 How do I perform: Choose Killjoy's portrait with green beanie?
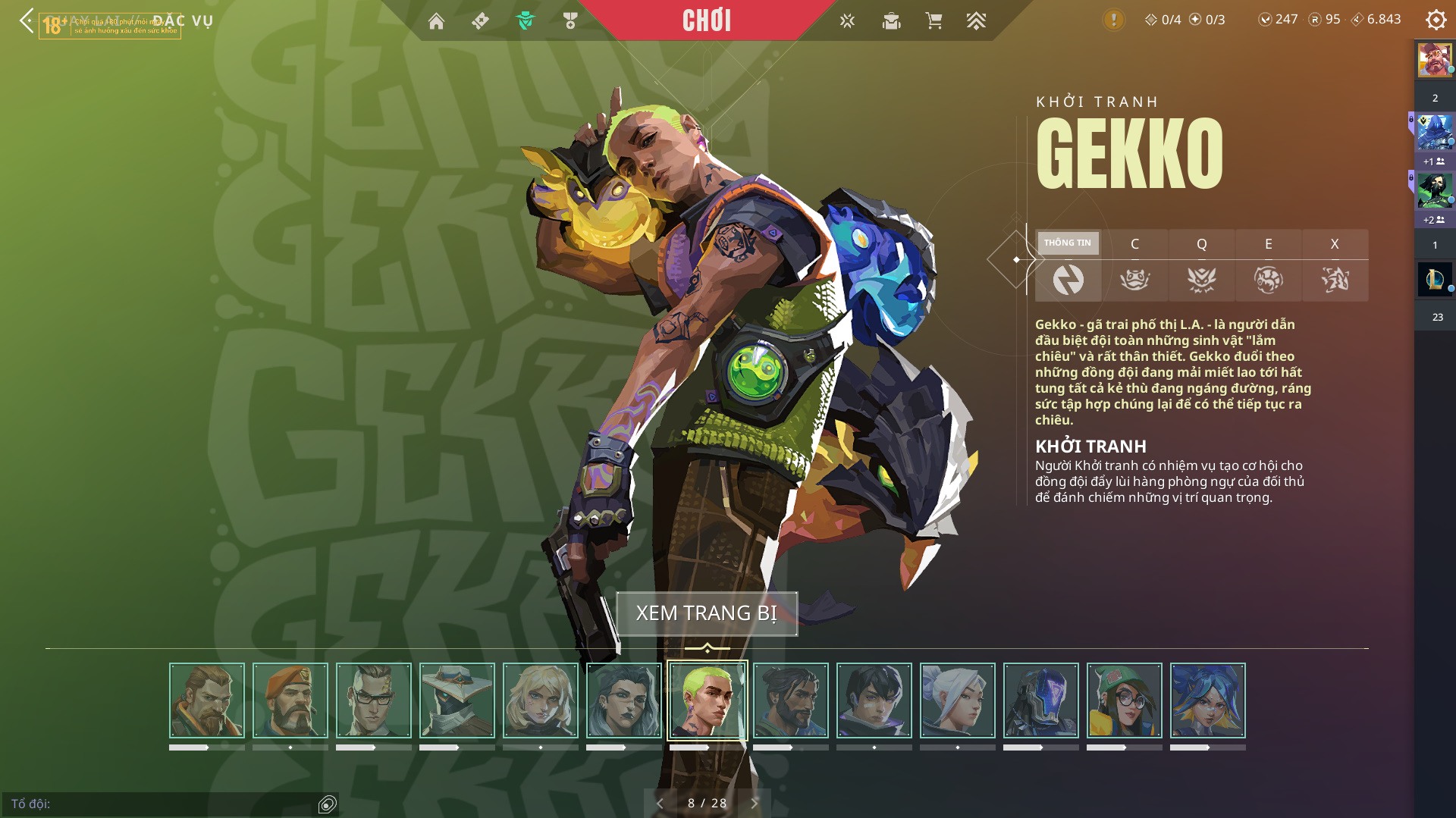click(1125, 700)
